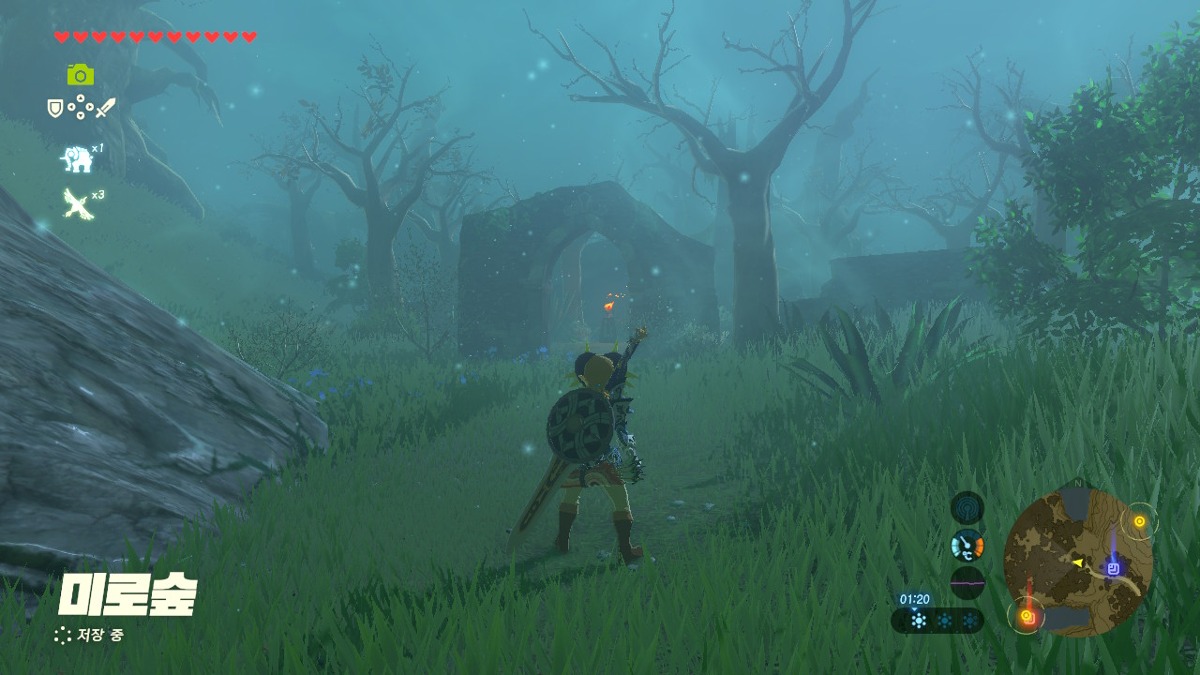Click the temperature gauge icon

point(967,545)
